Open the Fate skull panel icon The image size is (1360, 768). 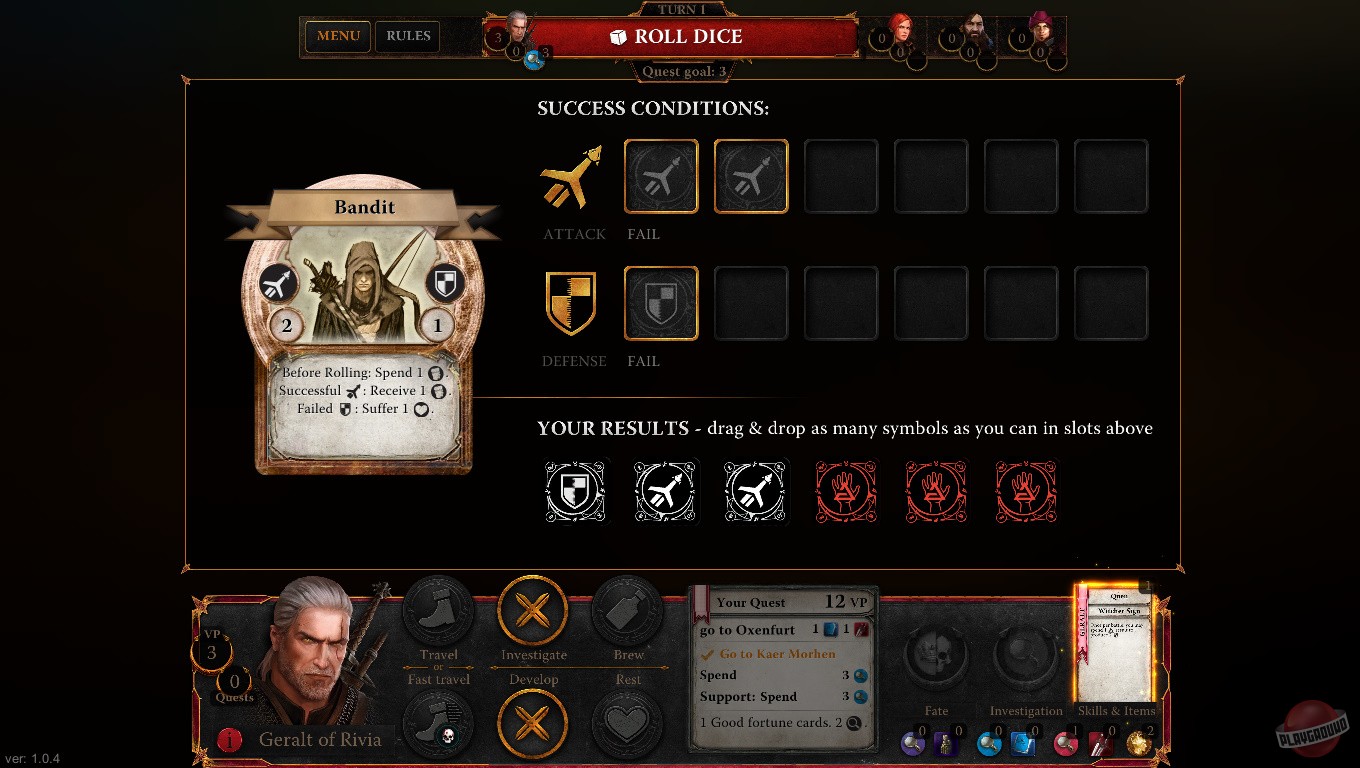pos(936,655)
